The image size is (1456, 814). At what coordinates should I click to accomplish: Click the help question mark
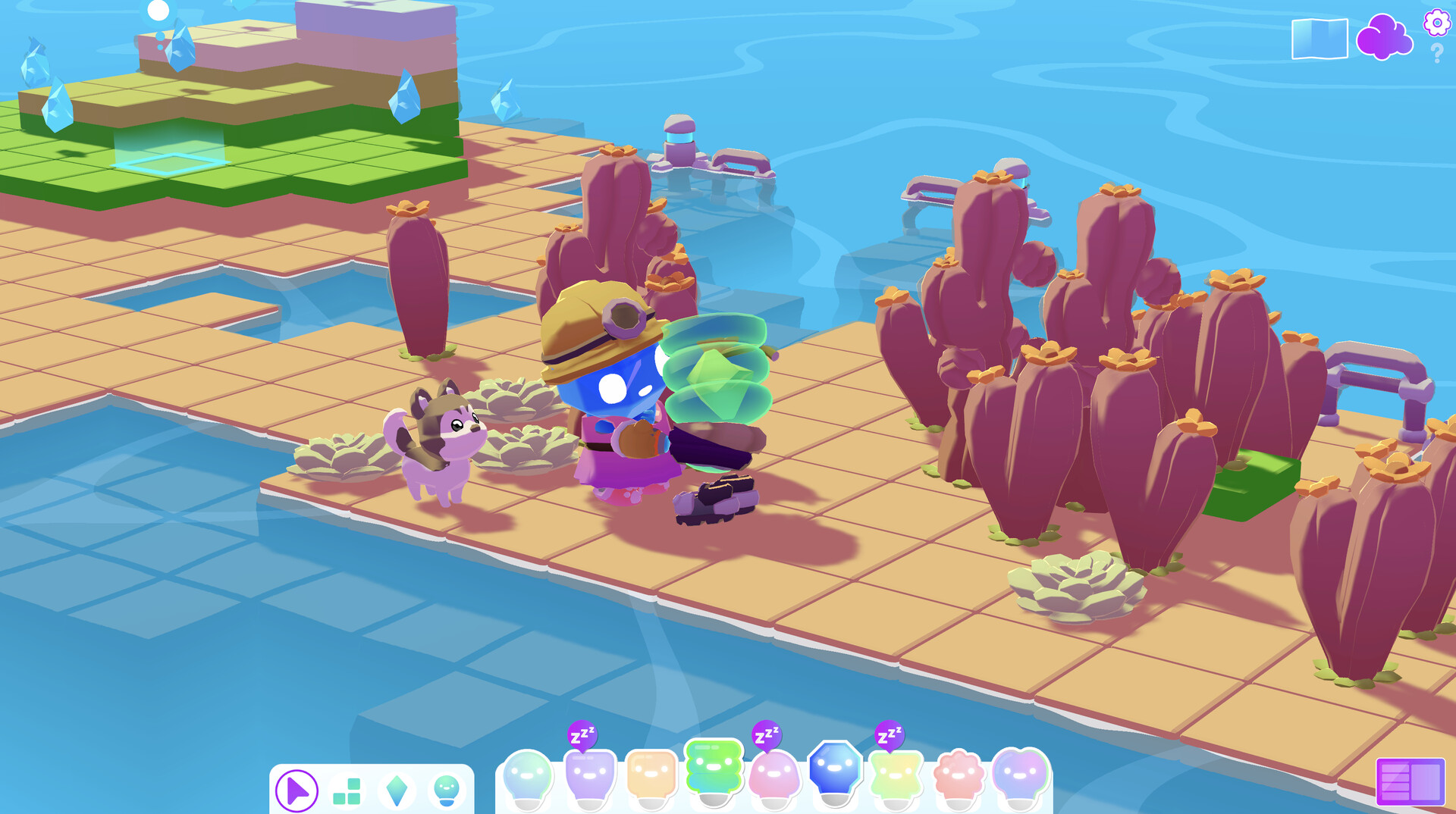click(x=1436, y=53)
